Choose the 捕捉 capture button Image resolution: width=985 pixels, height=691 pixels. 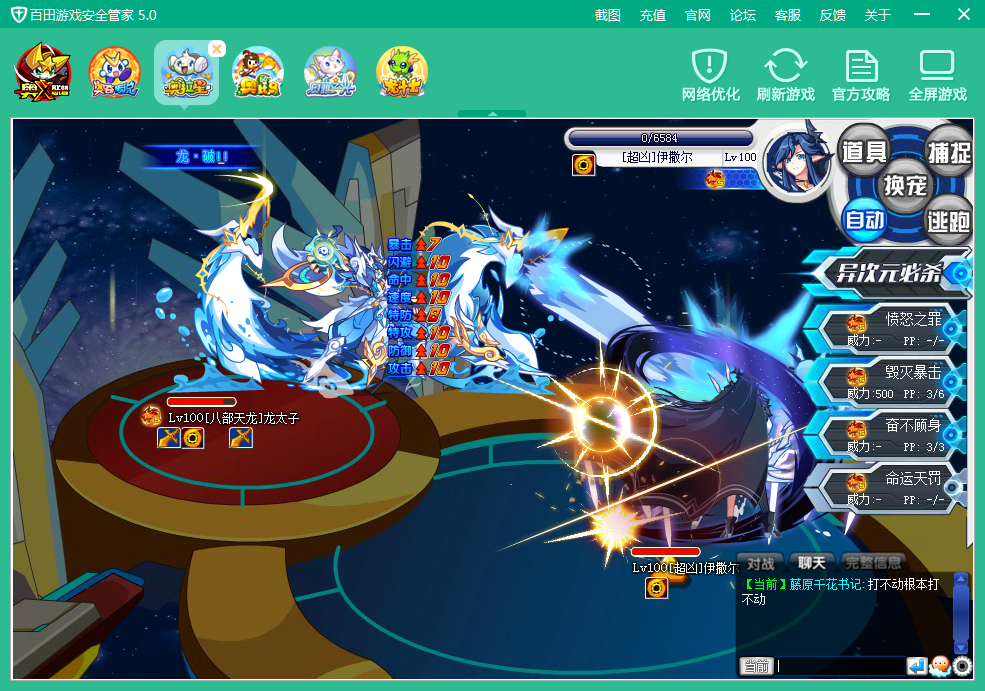(x=948, y=152)
